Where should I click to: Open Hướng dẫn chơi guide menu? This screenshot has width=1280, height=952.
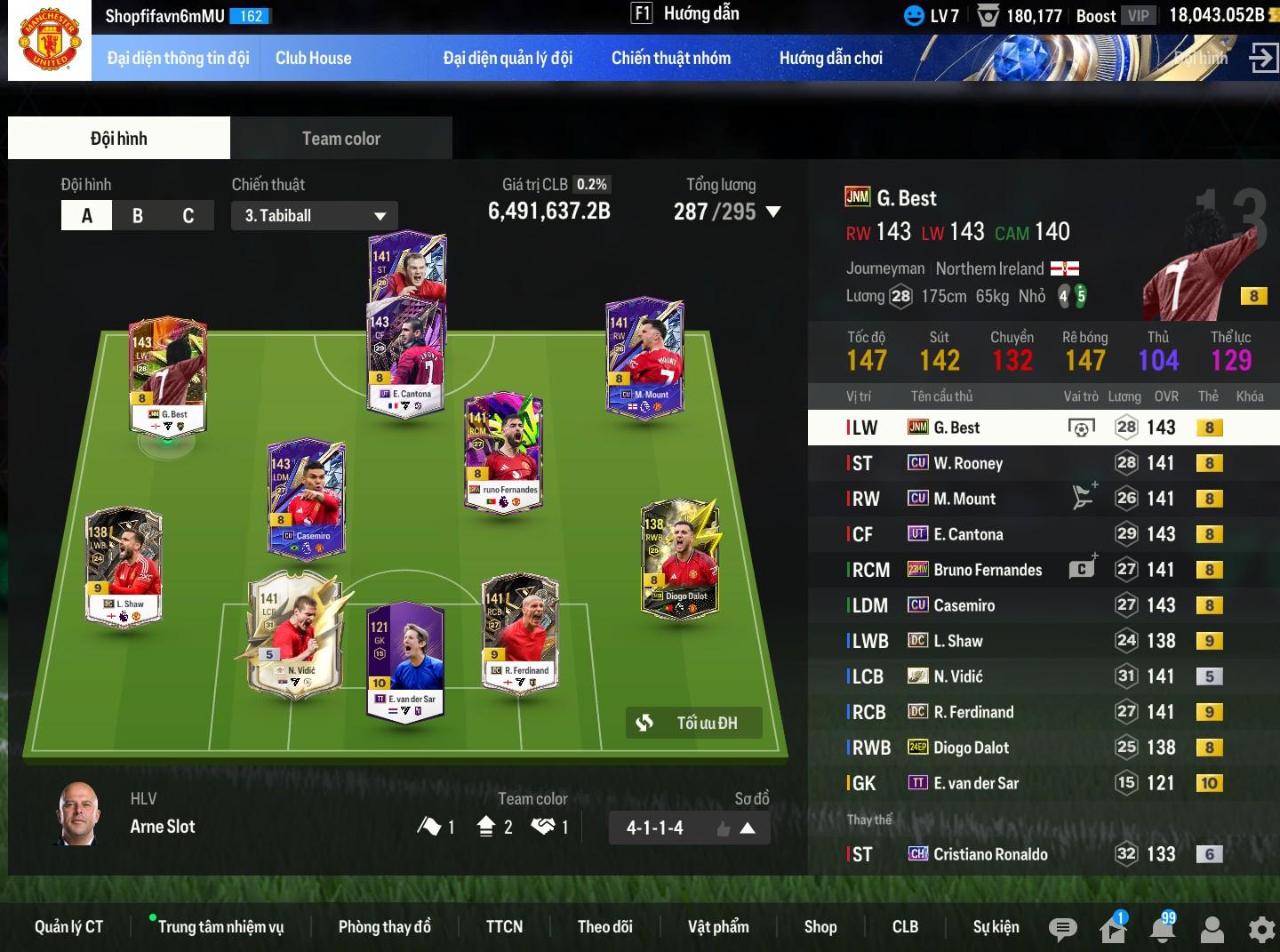coord(830,59)
